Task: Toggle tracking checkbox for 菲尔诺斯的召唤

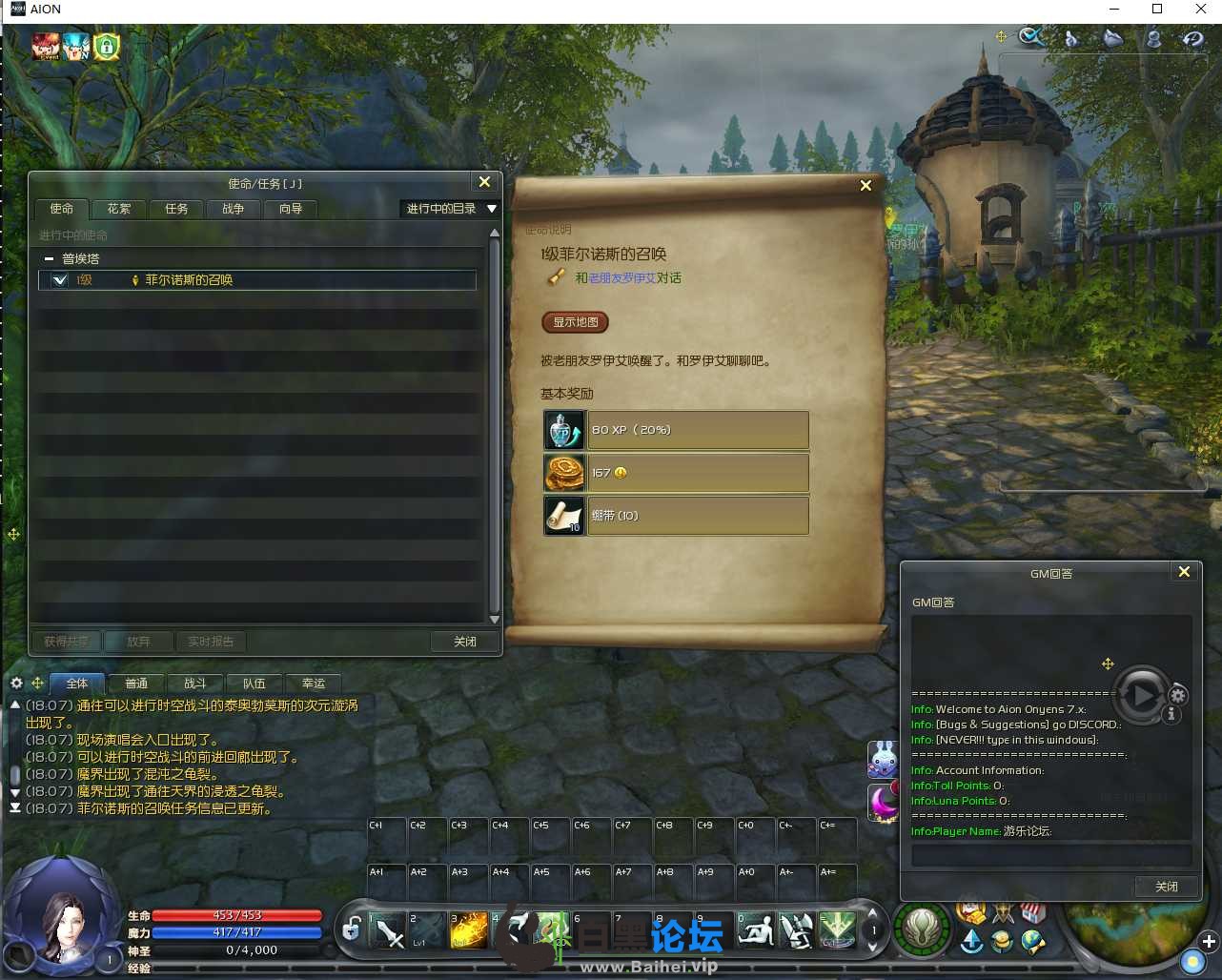Action: coord(60,280)
